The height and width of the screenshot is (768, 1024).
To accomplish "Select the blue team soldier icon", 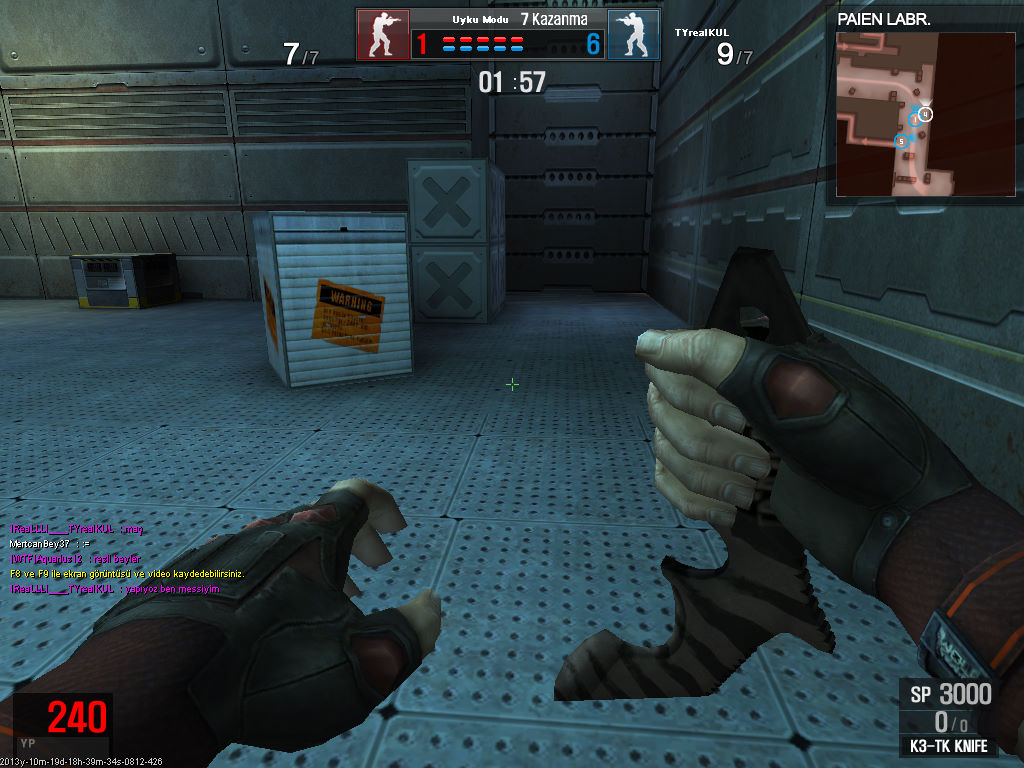I will pyautogui.click(x=633, y=35).
